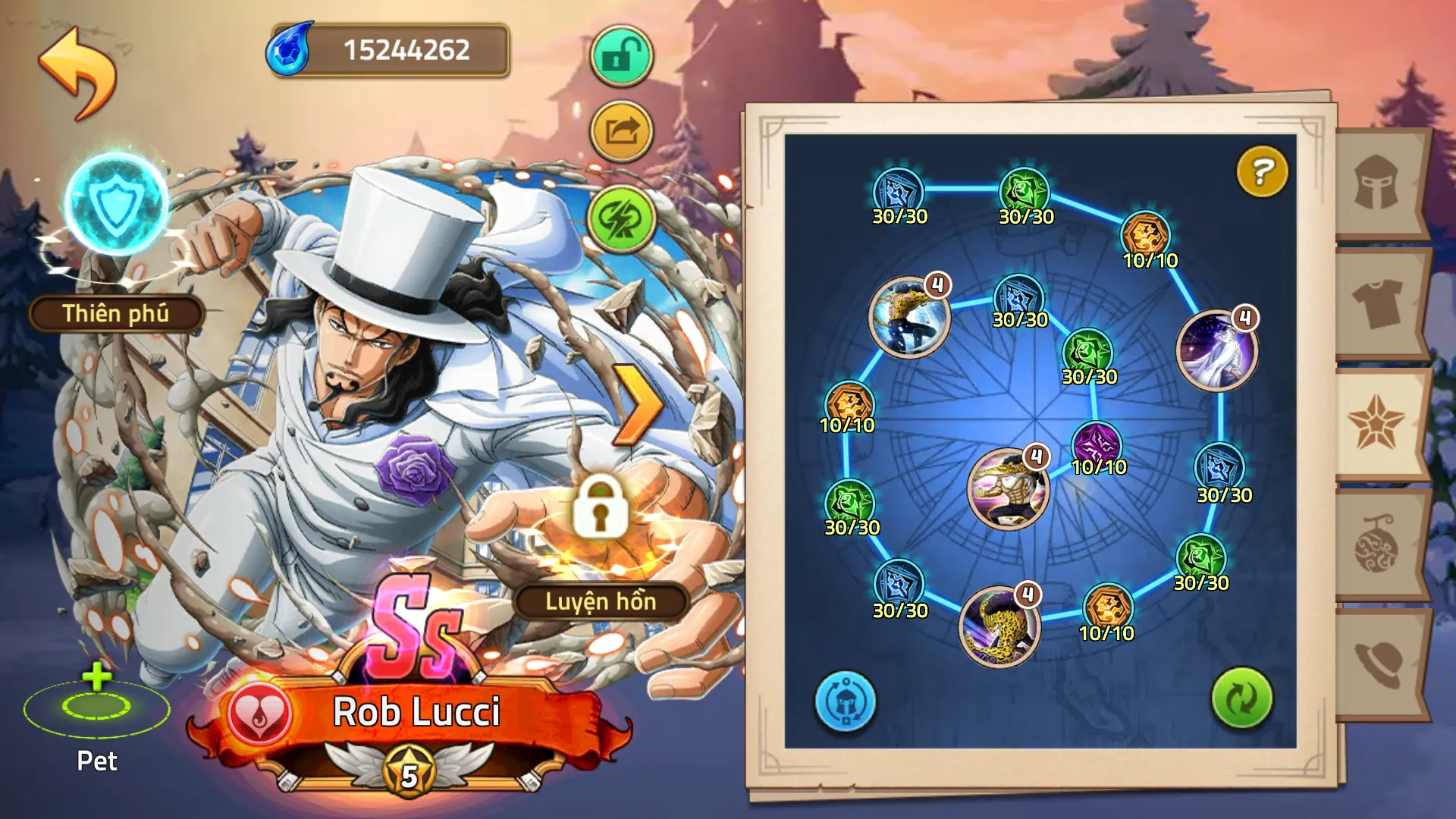
Task: Tap the green crossed lightning button
Action: pos(621,218)
